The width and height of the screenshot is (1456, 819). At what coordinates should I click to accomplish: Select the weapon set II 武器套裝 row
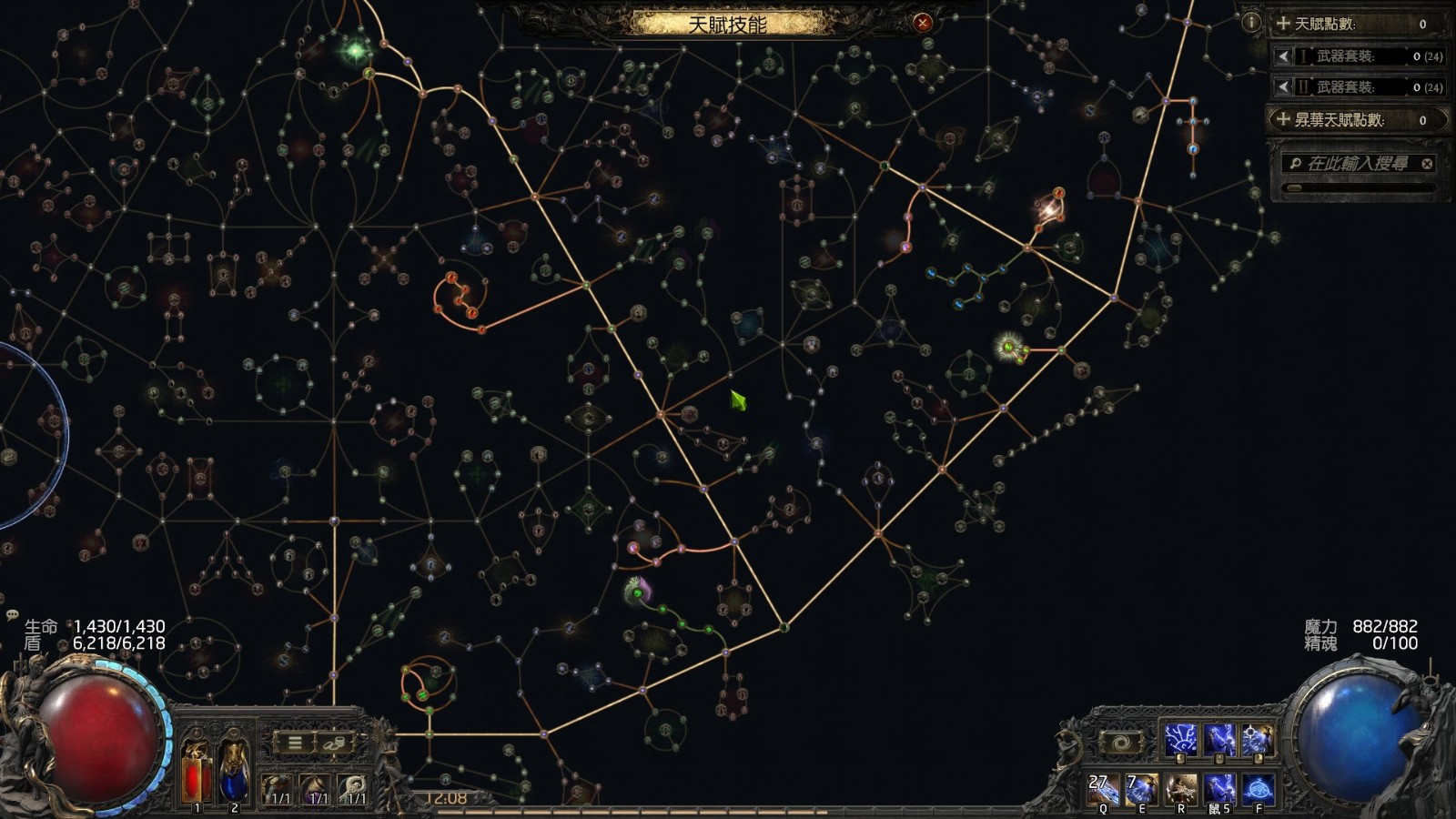coord(1356,87)
